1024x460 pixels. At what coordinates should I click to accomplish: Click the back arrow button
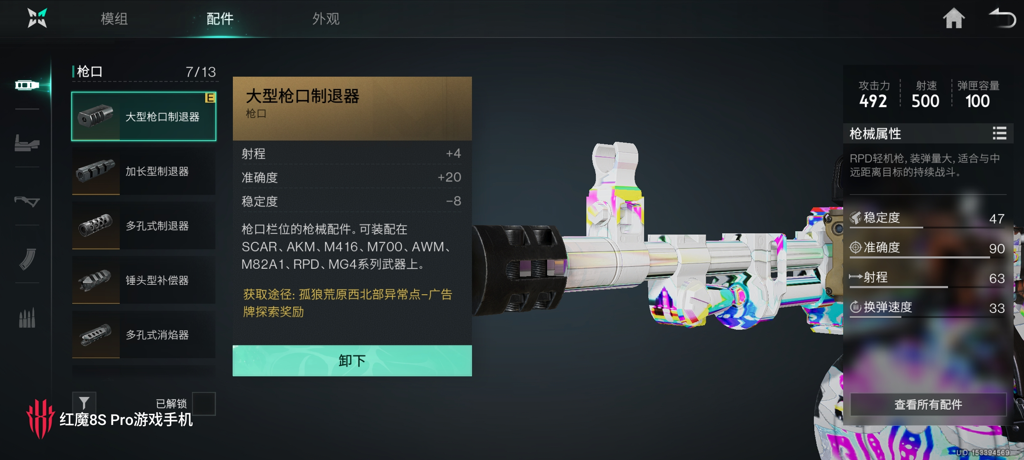click(1001, 18)
